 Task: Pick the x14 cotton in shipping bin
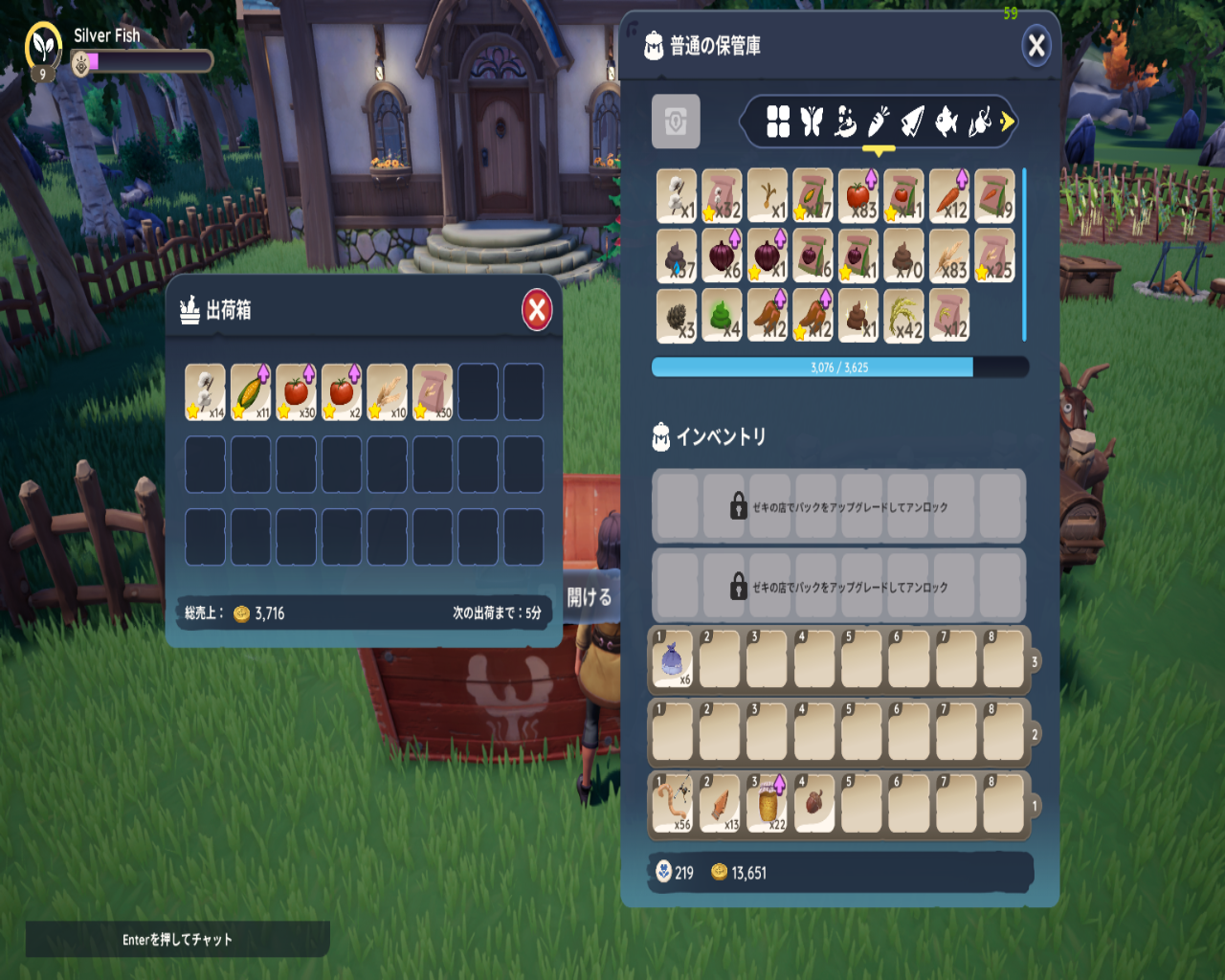click(205, 392)
